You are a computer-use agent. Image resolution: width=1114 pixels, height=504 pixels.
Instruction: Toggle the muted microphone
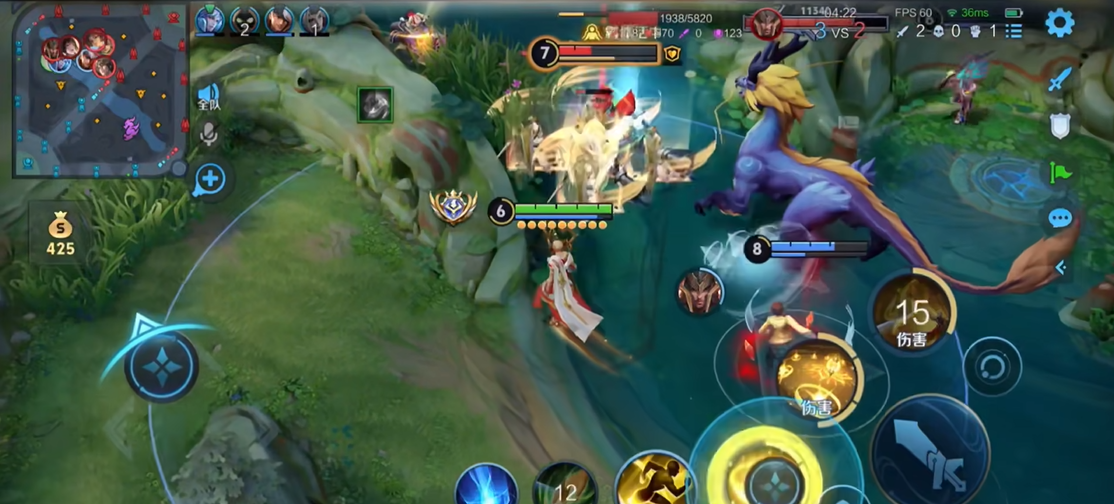click(208, 134)
